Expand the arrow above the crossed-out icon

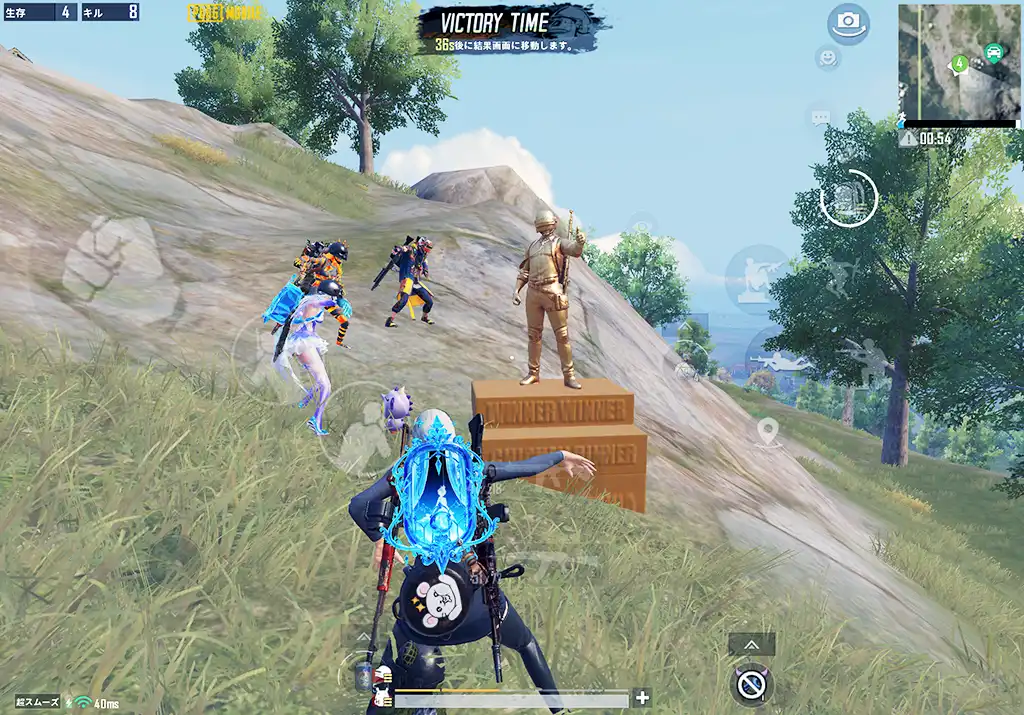click(x=751, y=645)
